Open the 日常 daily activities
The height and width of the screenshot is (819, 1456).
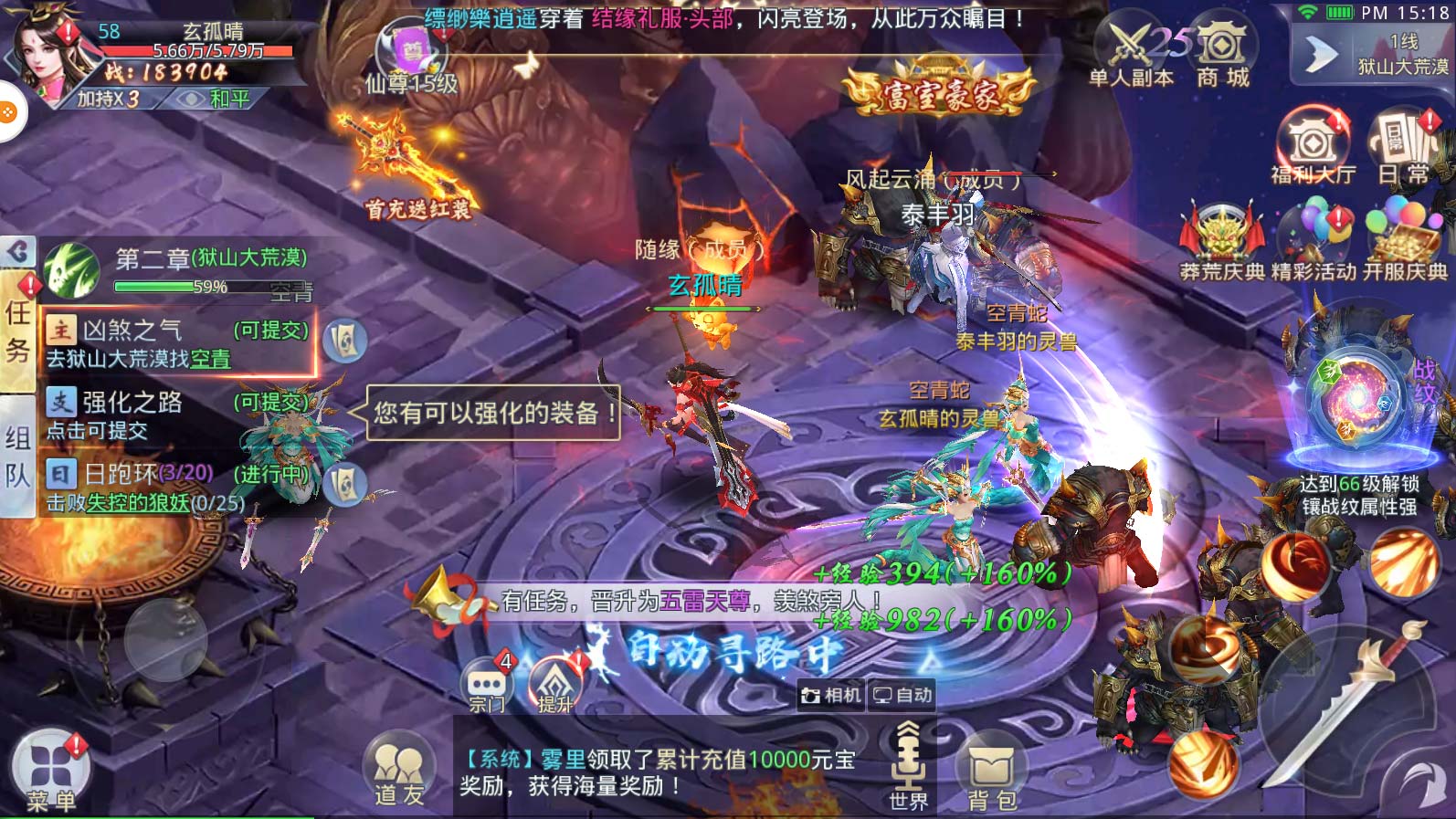click(x=1403, y=146)
